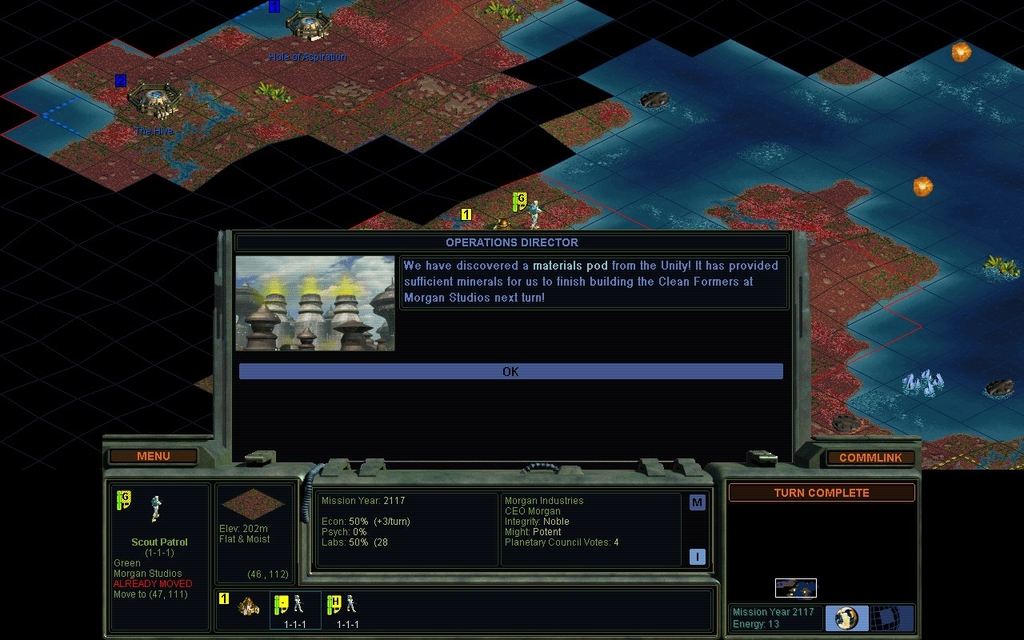Open the COMMLINK panel
Viewport: 1024px width, 640px height.
tap(870, 457)
